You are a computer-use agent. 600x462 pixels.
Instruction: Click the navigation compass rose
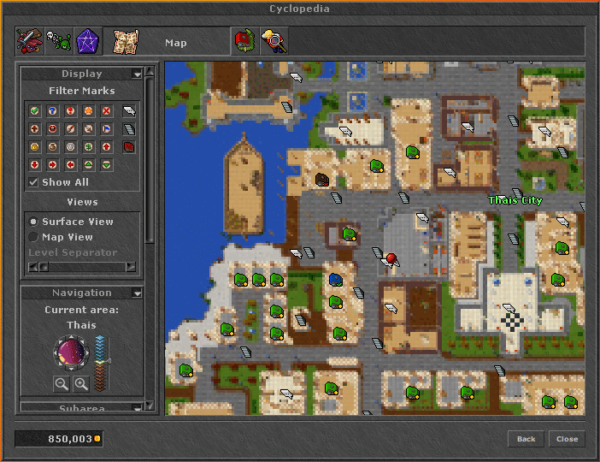click(70, 353)
